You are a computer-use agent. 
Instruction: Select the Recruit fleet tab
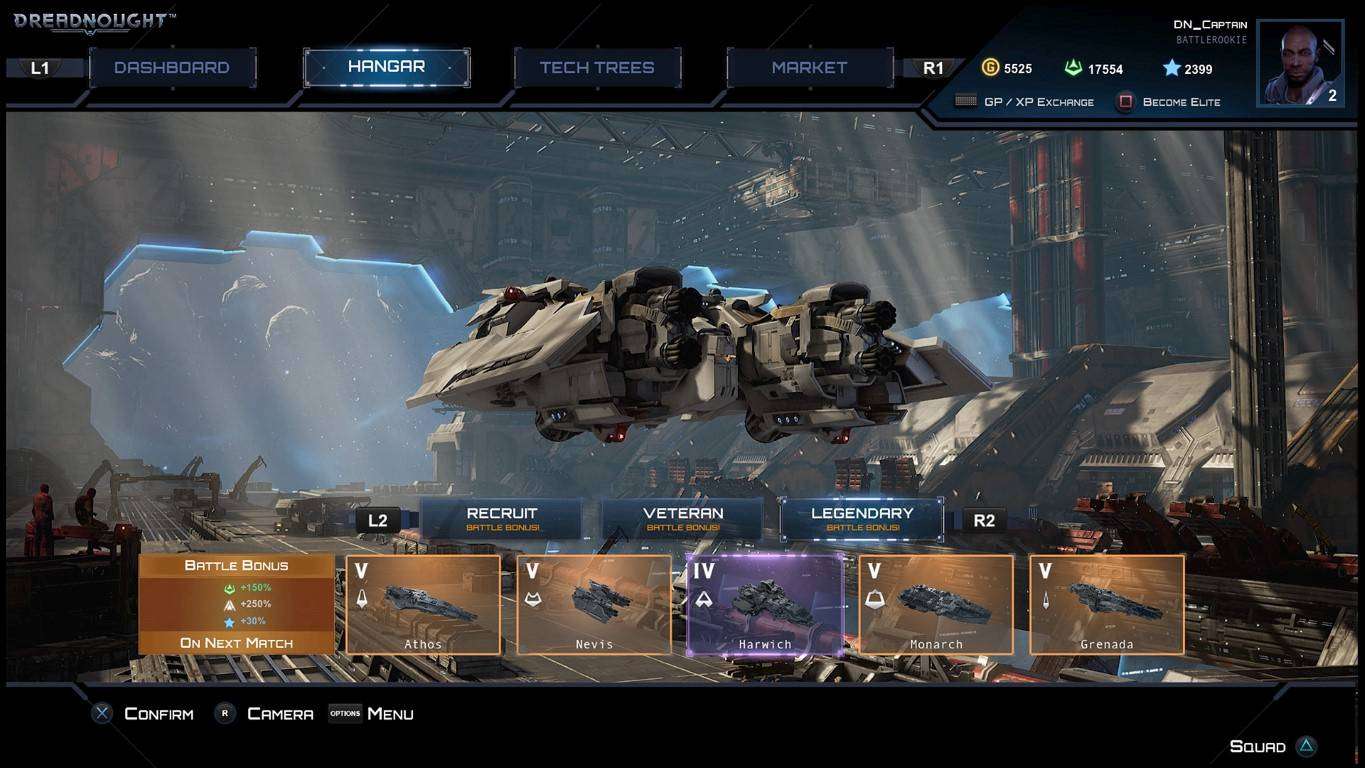tap(502, 518)
